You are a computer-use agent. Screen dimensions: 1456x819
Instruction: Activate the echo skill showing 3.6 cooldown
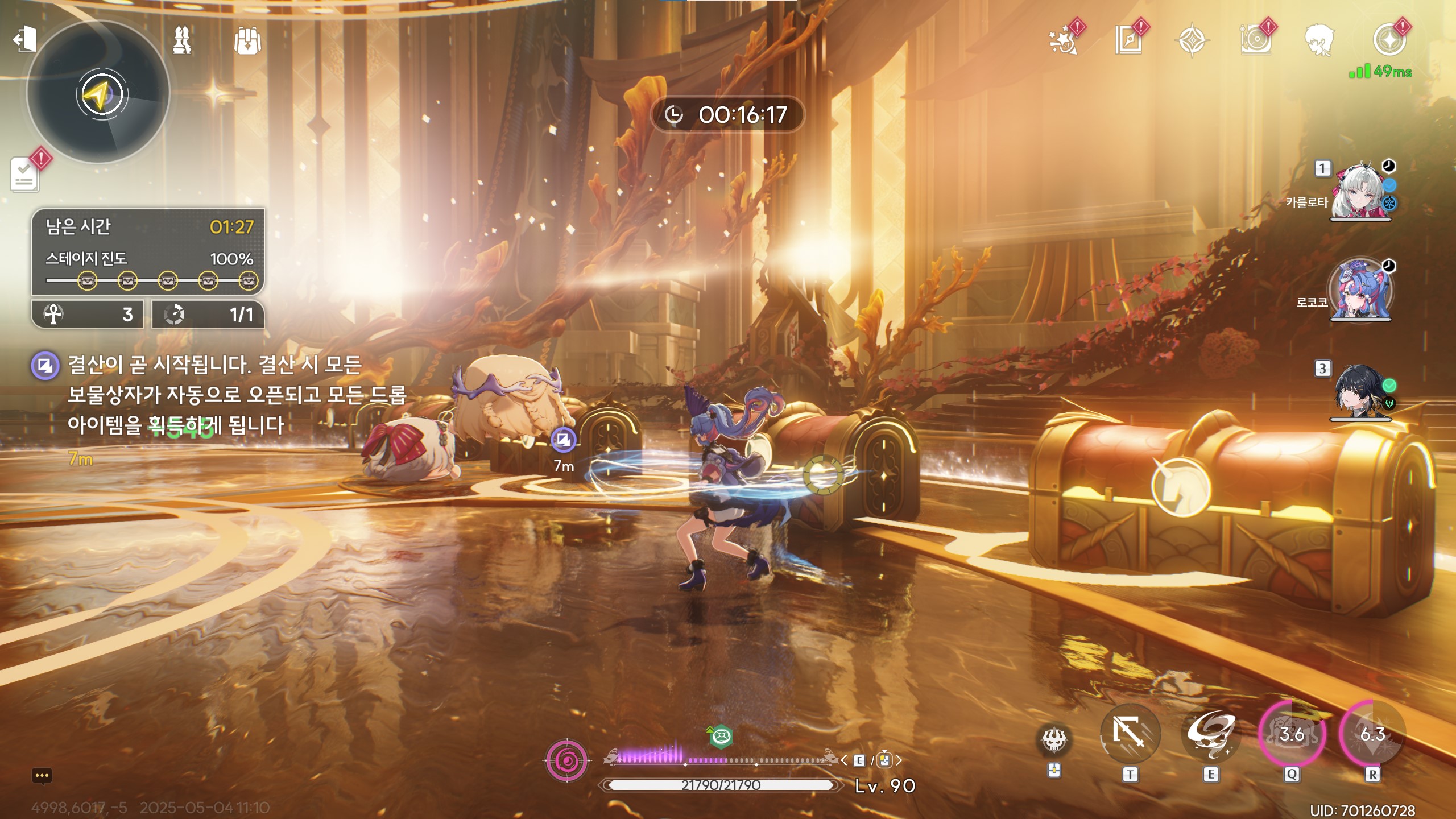click(x=1292, y=735)
